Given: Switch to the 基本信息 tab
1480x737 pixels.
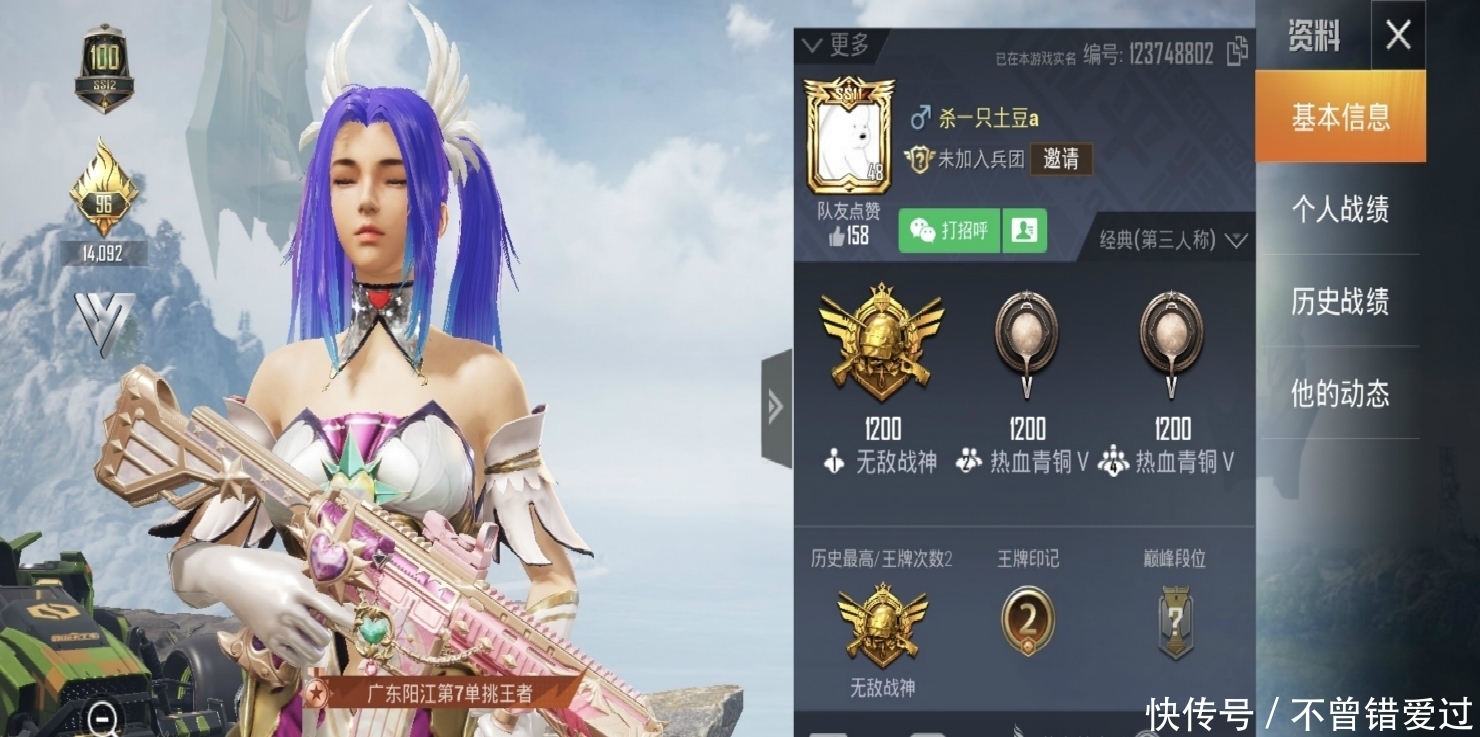Looking at the screenshot, I should 1340,117.
